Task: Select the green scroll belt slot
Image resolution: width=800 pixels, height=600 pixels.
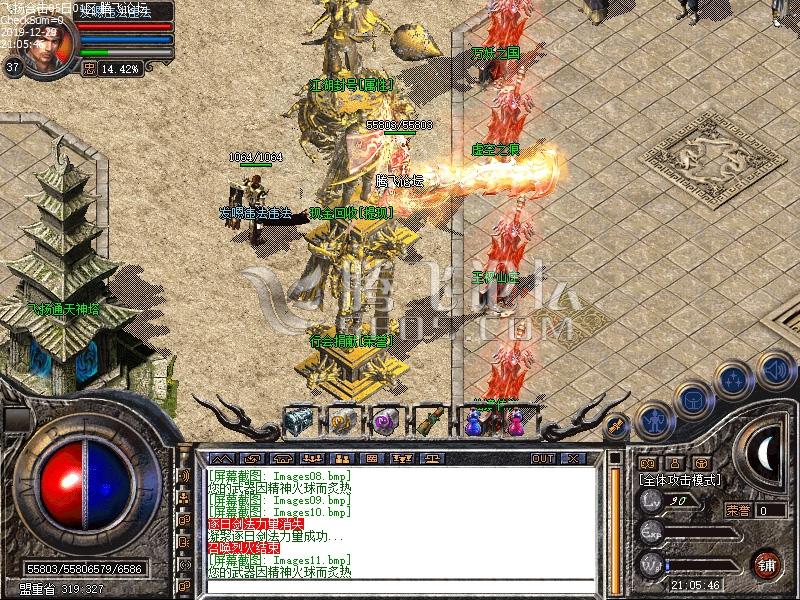Action: point(429,420)
